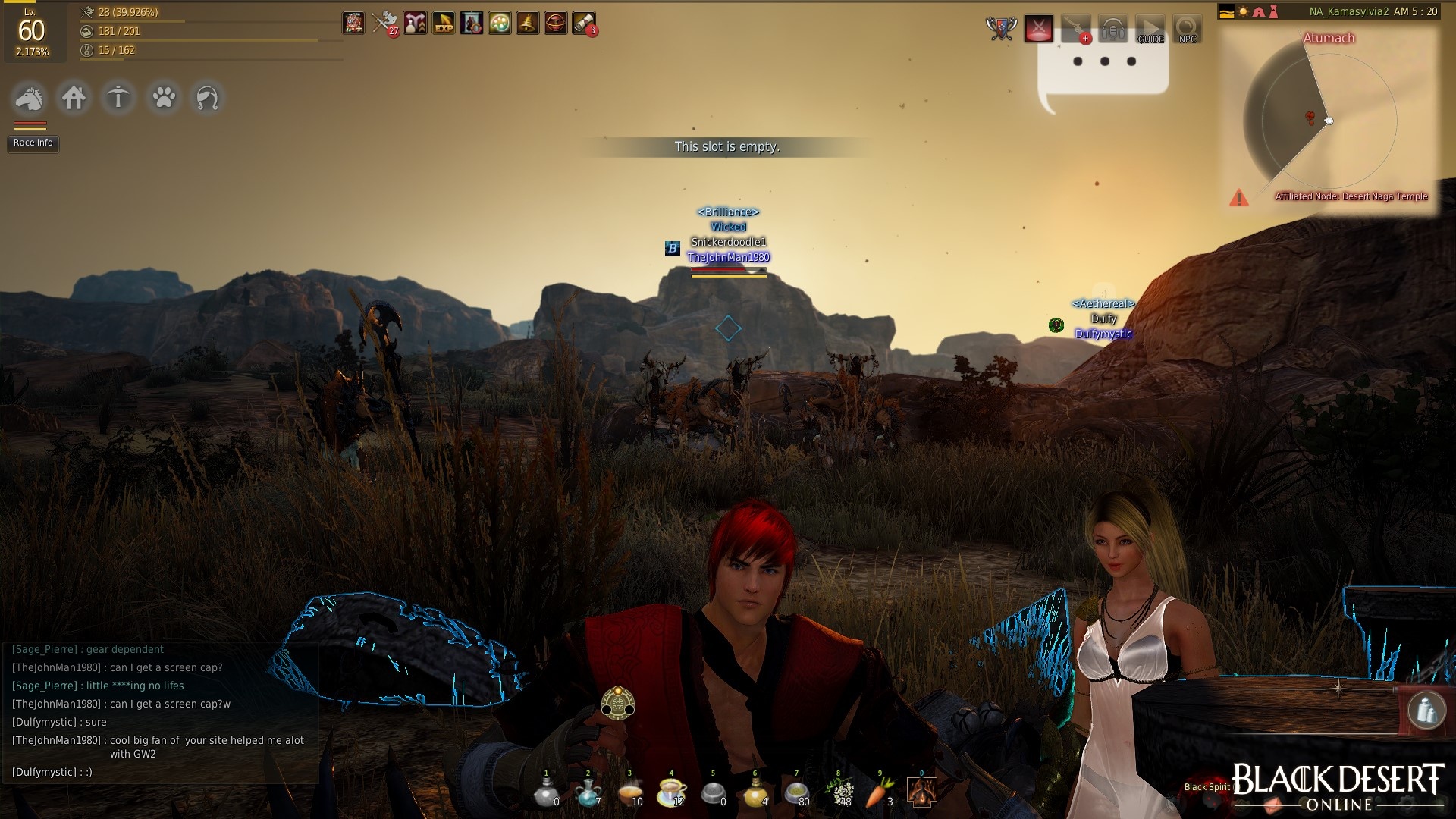Viewport: 1456px width, 819px height.
Task: Open the GUIDE button
Action: 1150,30
